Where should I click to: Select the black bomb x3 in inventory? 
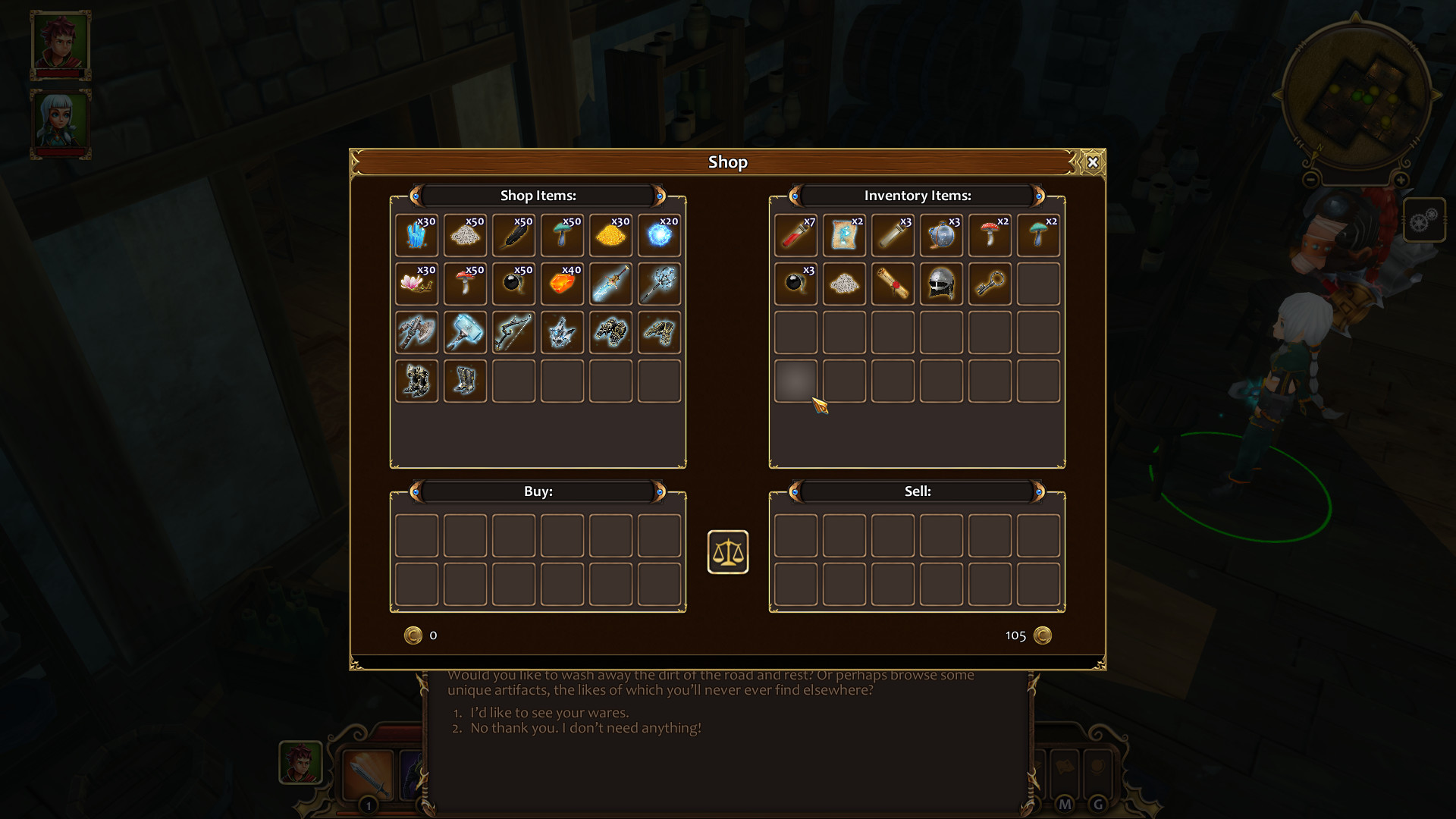click(795, 284)
